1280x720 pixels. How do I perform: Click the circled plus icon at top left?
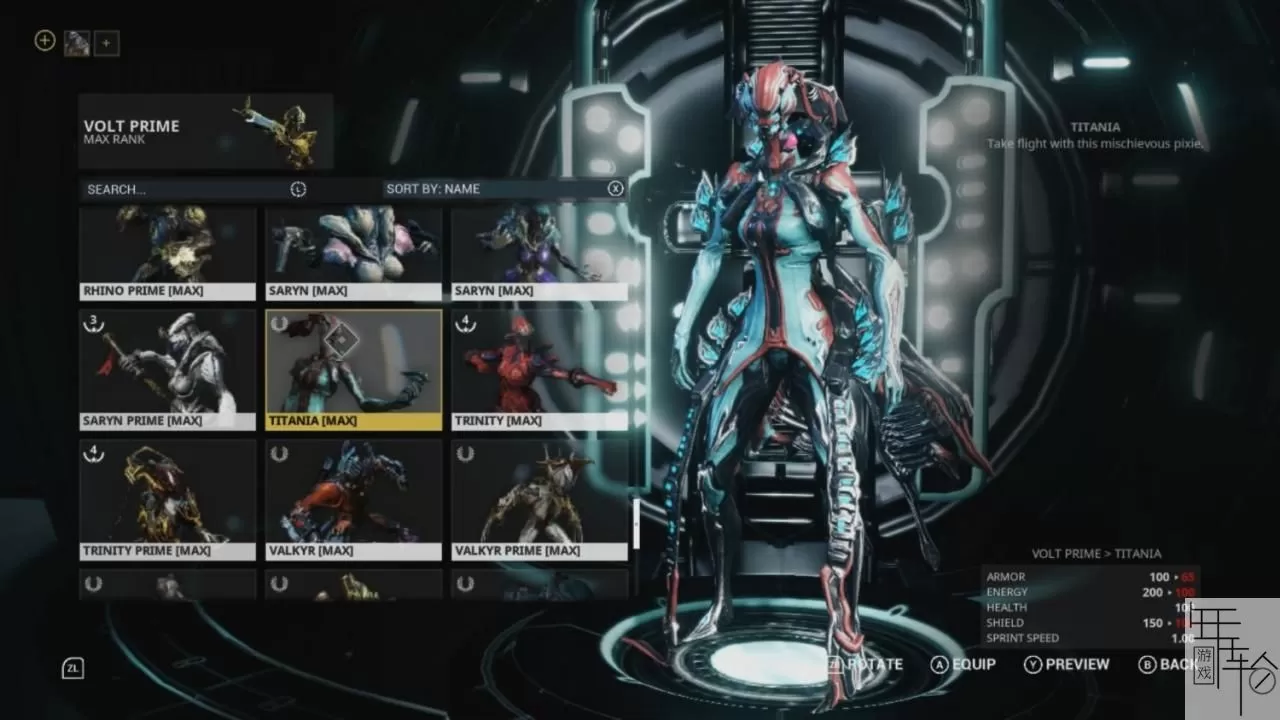coord(44,41)
